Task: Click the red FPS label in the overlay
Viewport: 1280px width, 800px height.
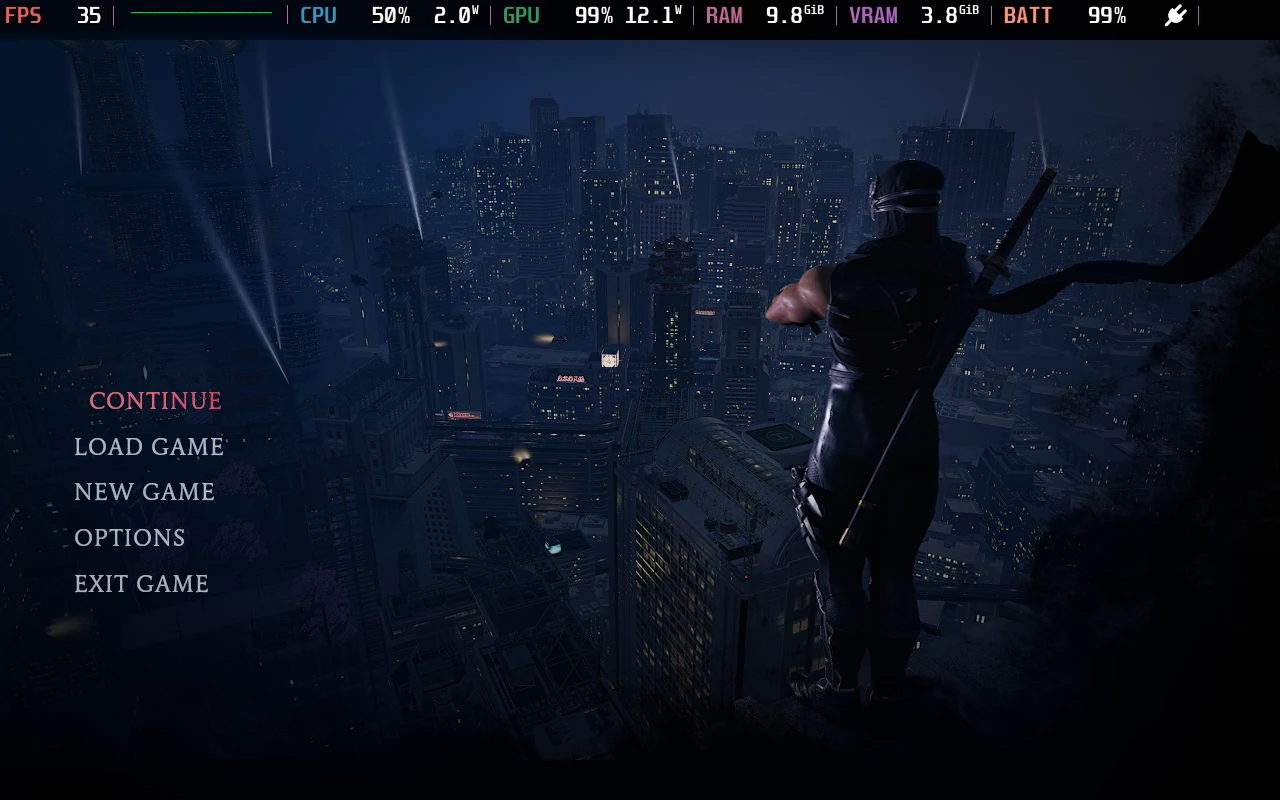Action: pyautogui.click(x=23, y=15)
